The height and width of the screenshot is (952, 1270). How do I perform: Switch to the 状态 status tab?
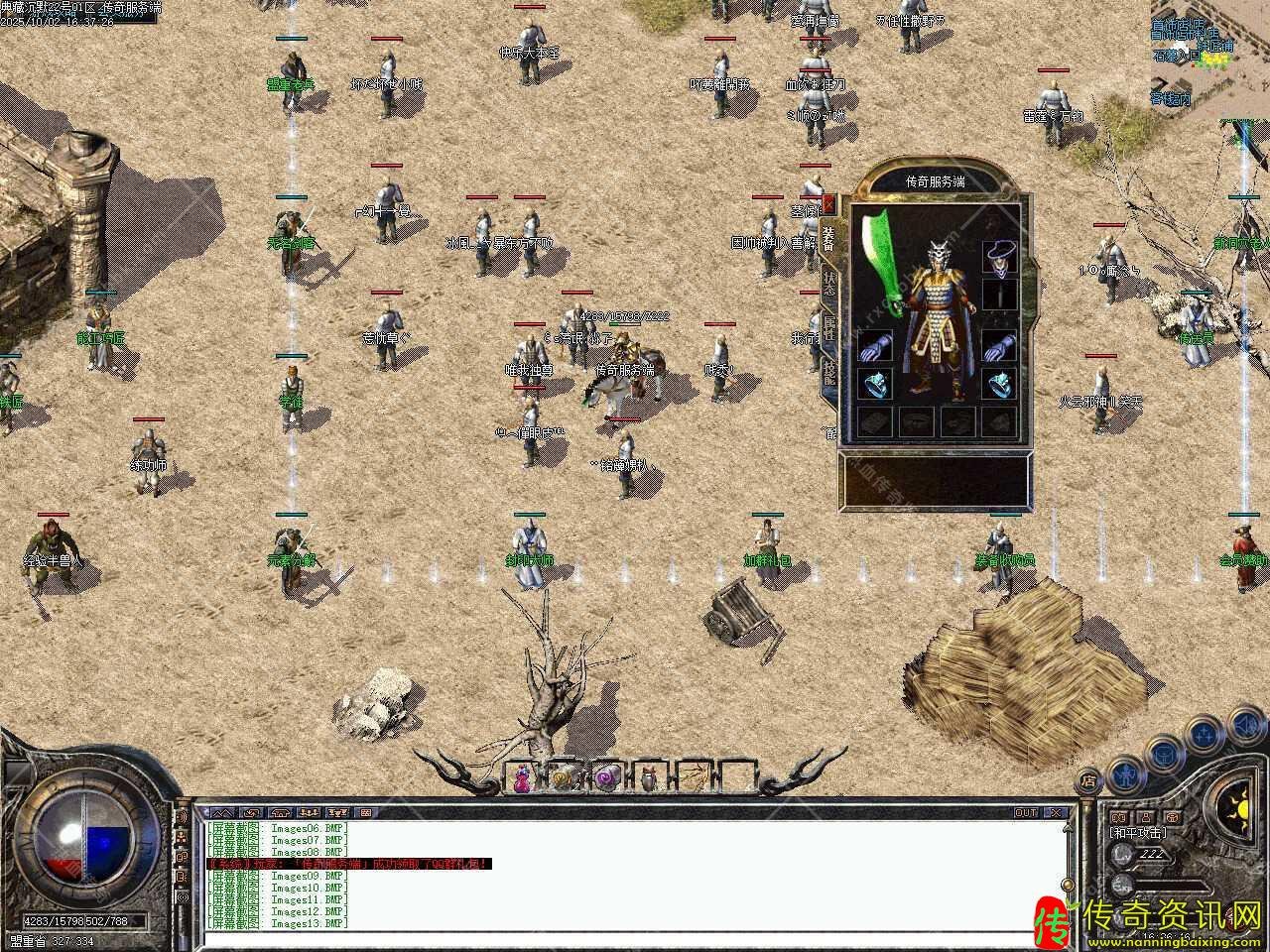tap(829, 286)
